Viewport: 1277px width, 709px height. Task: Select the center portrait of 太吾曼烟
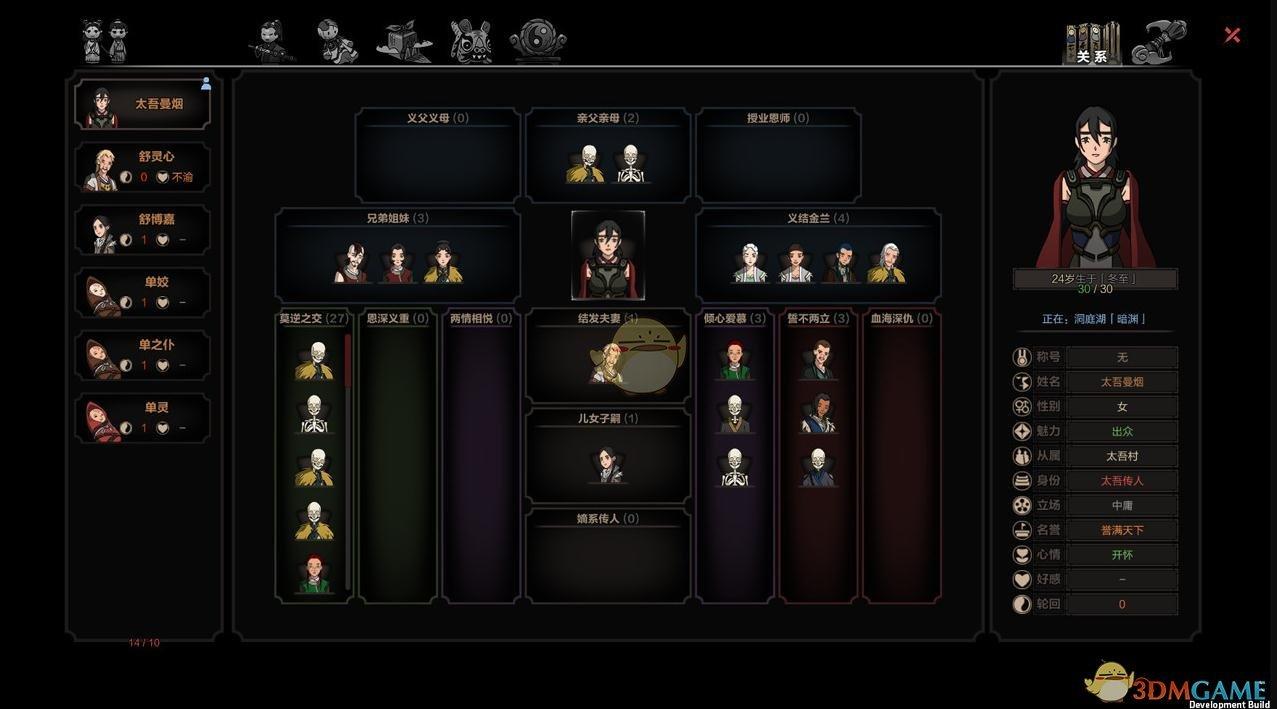[608, 255]
